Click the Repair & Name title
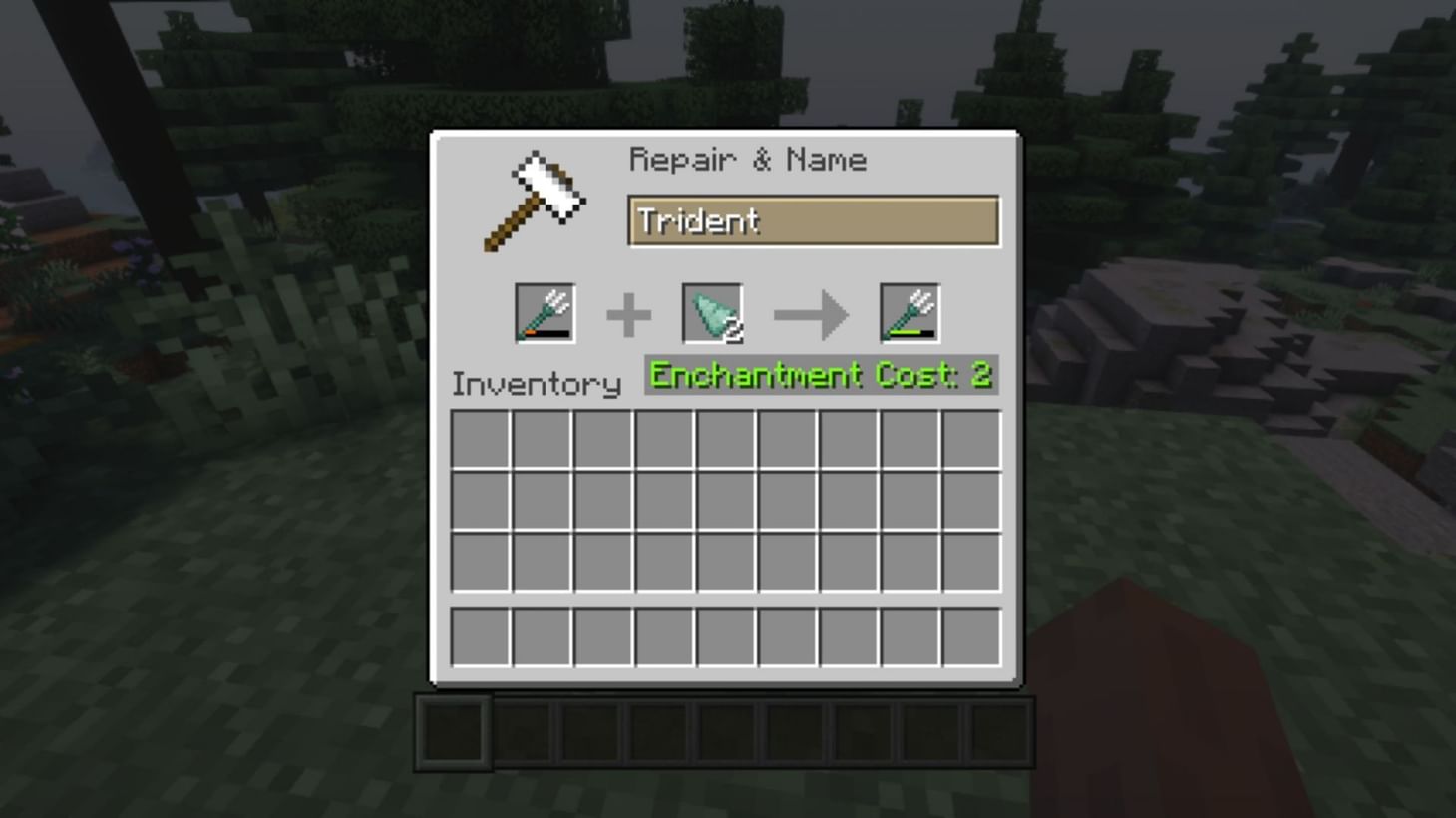Viewport: 1456px width, 818px height. point(749,160)
